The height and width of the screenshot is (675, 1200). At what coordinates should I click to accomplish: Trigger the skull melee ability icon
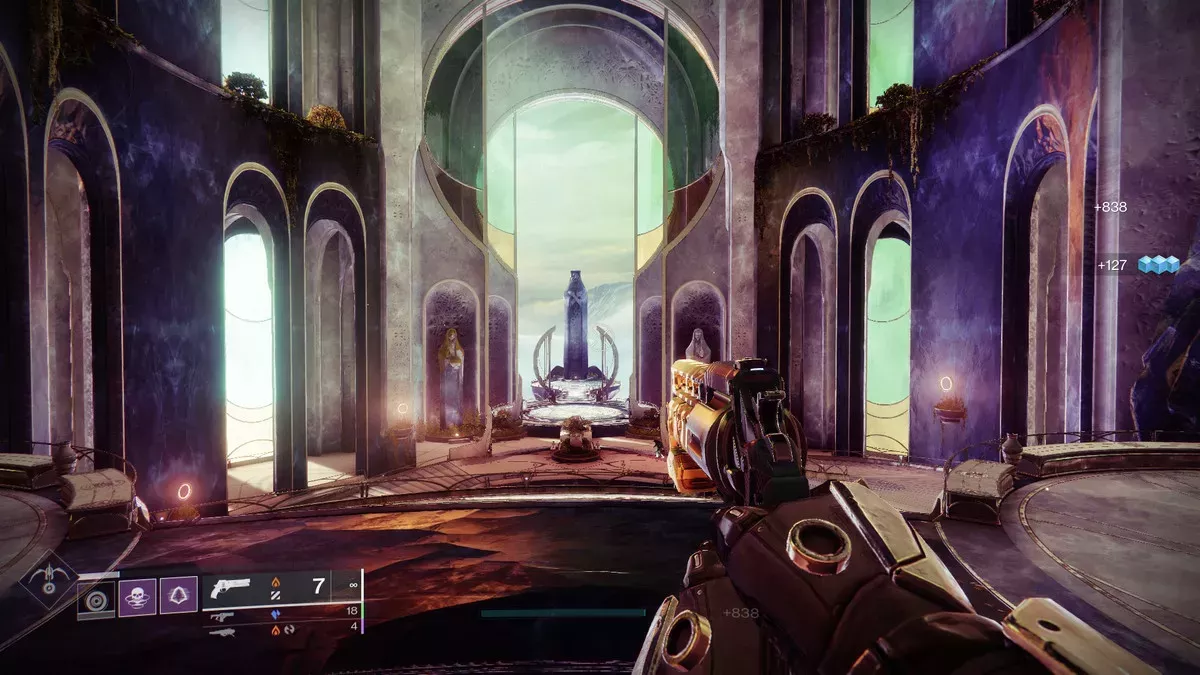pos(138,596)
